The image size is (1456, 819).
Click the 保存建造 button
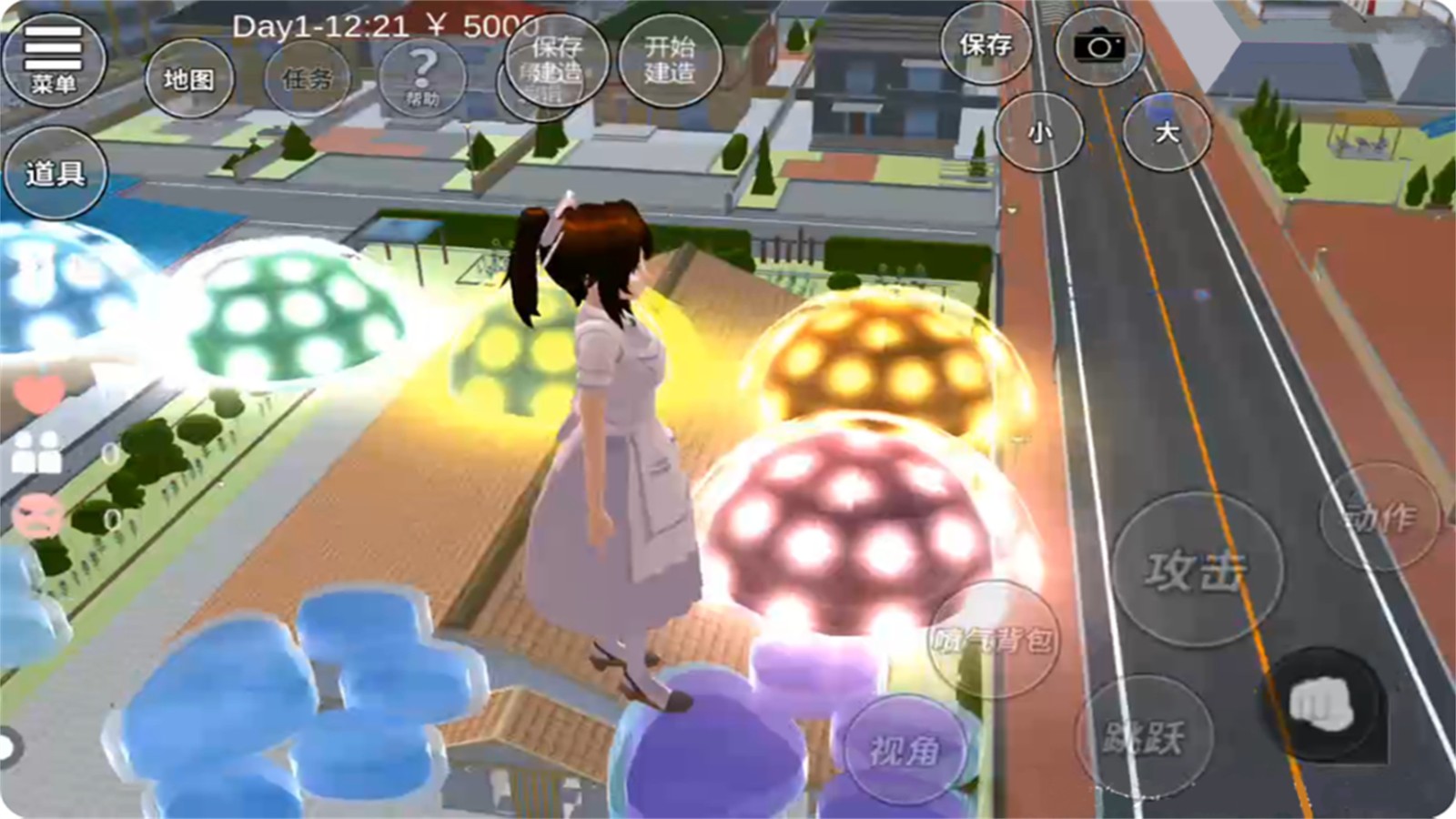[557, 60]
